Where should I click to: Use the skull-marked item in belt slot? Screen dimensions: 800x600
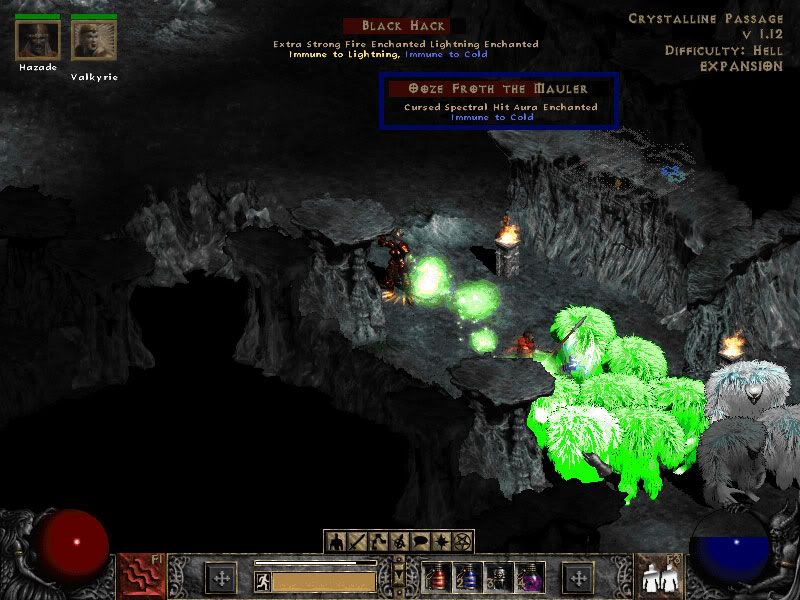point(499,577)
